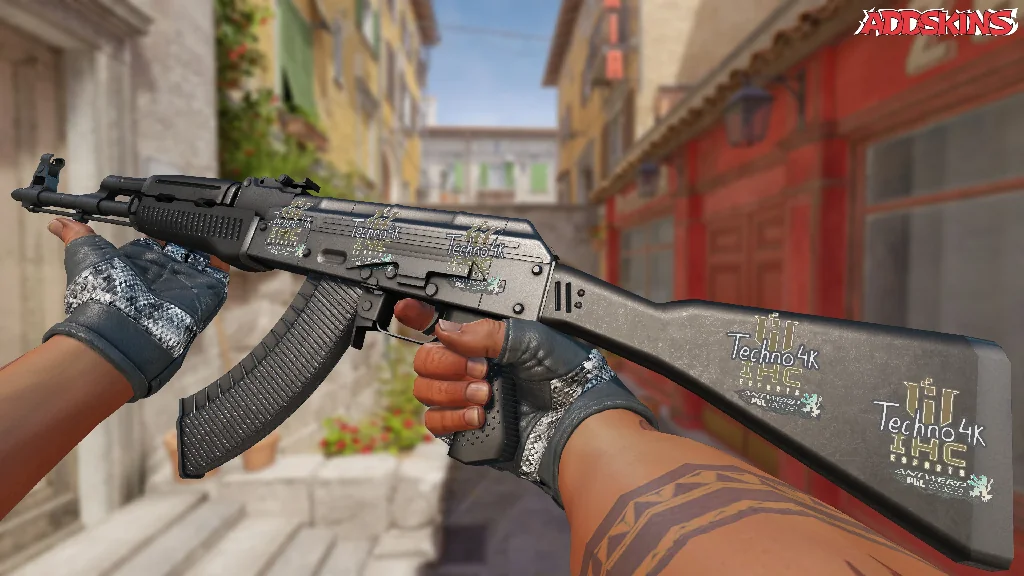Screen dimensions: 1024x576
Task: Click the ADDSKINS watermark logo
Action: coord(938,23)
